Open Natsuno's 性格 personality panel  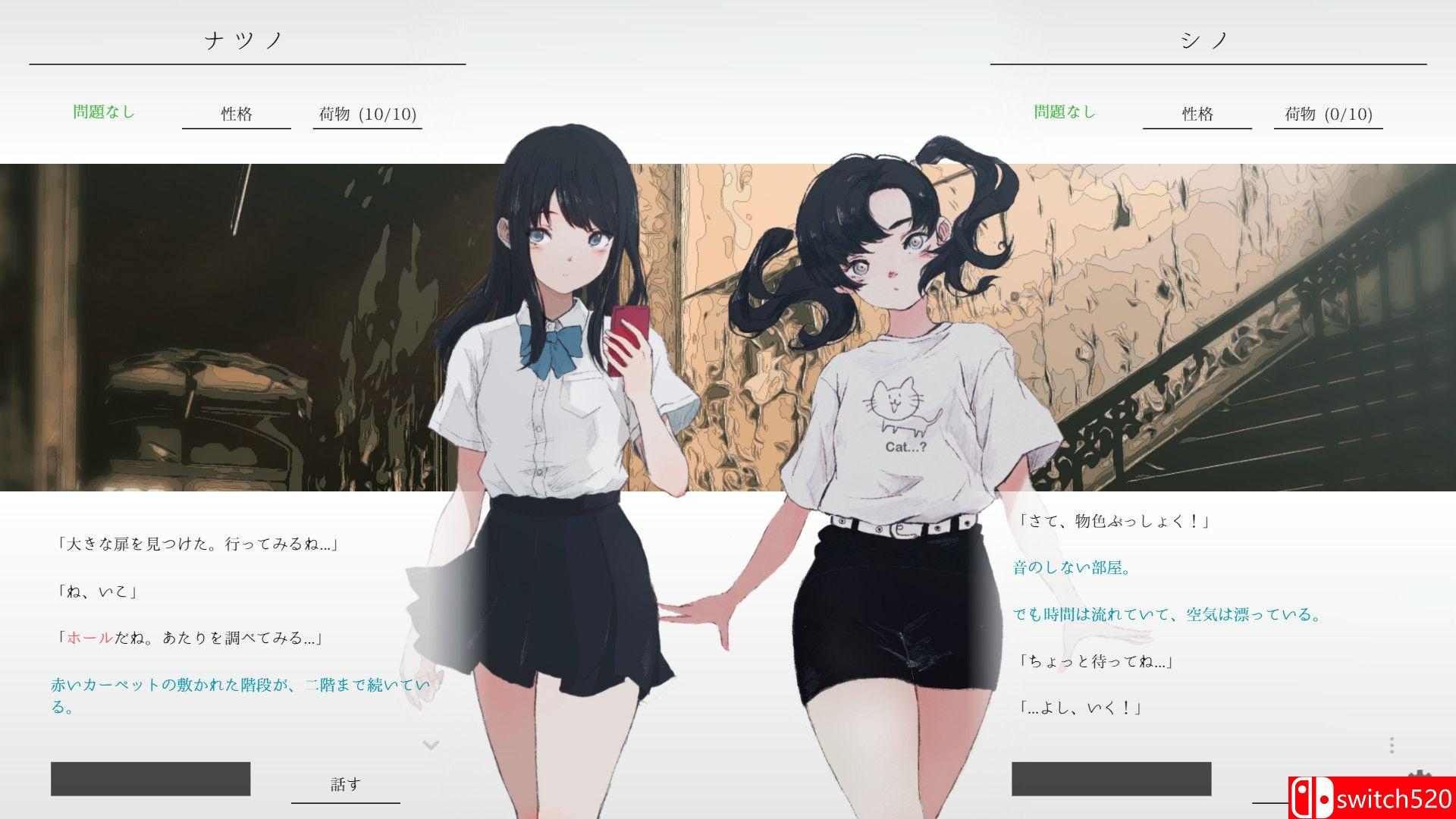pyautogui.click(x=235, y=114)
